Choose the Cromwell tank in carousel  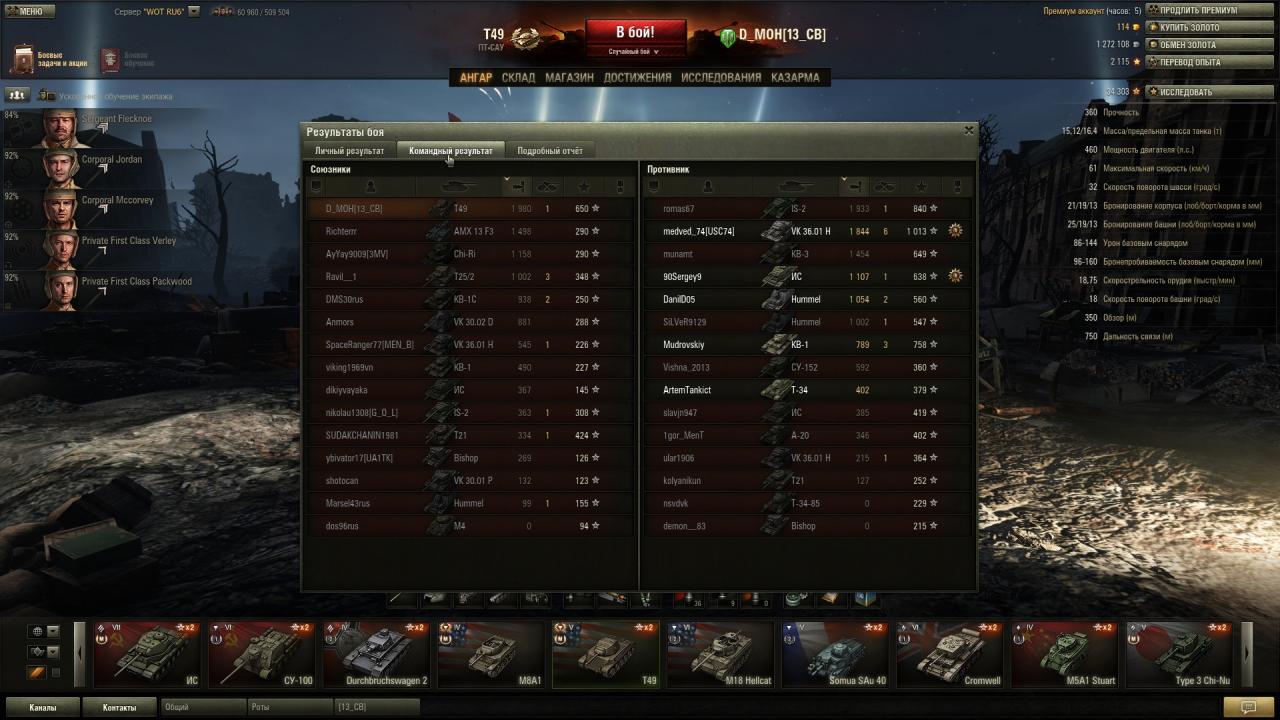(949, 654)
